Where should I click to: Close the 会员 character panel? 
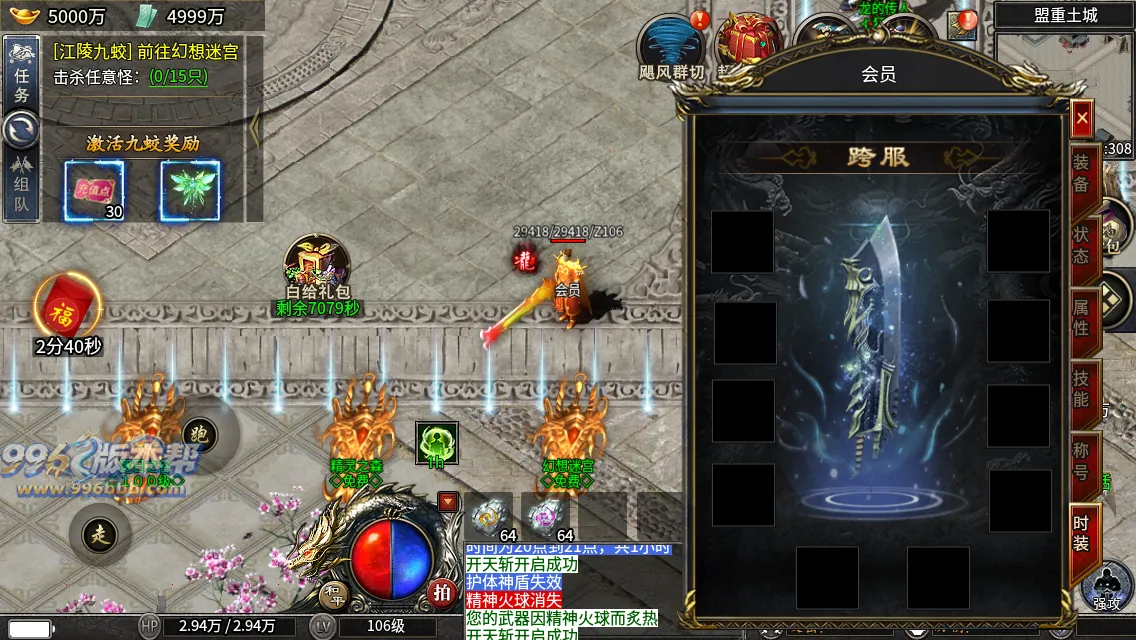(1081, 119)
